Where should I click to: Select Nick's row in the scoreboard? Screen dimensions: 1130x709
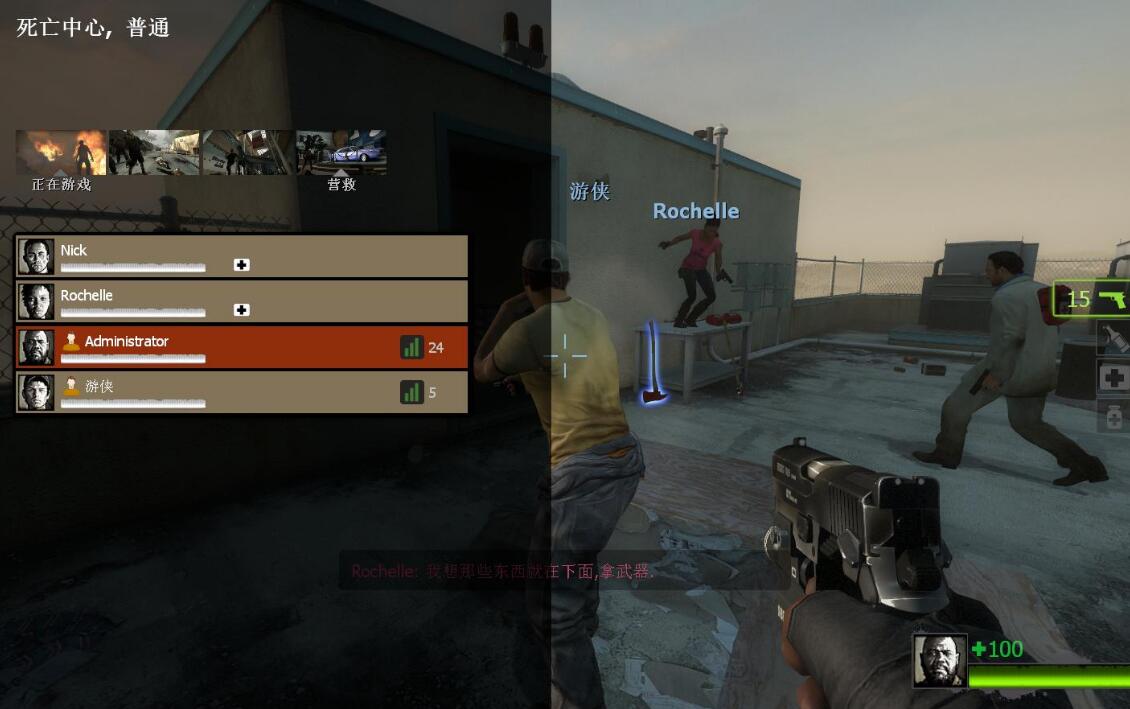tap(241, 256)
